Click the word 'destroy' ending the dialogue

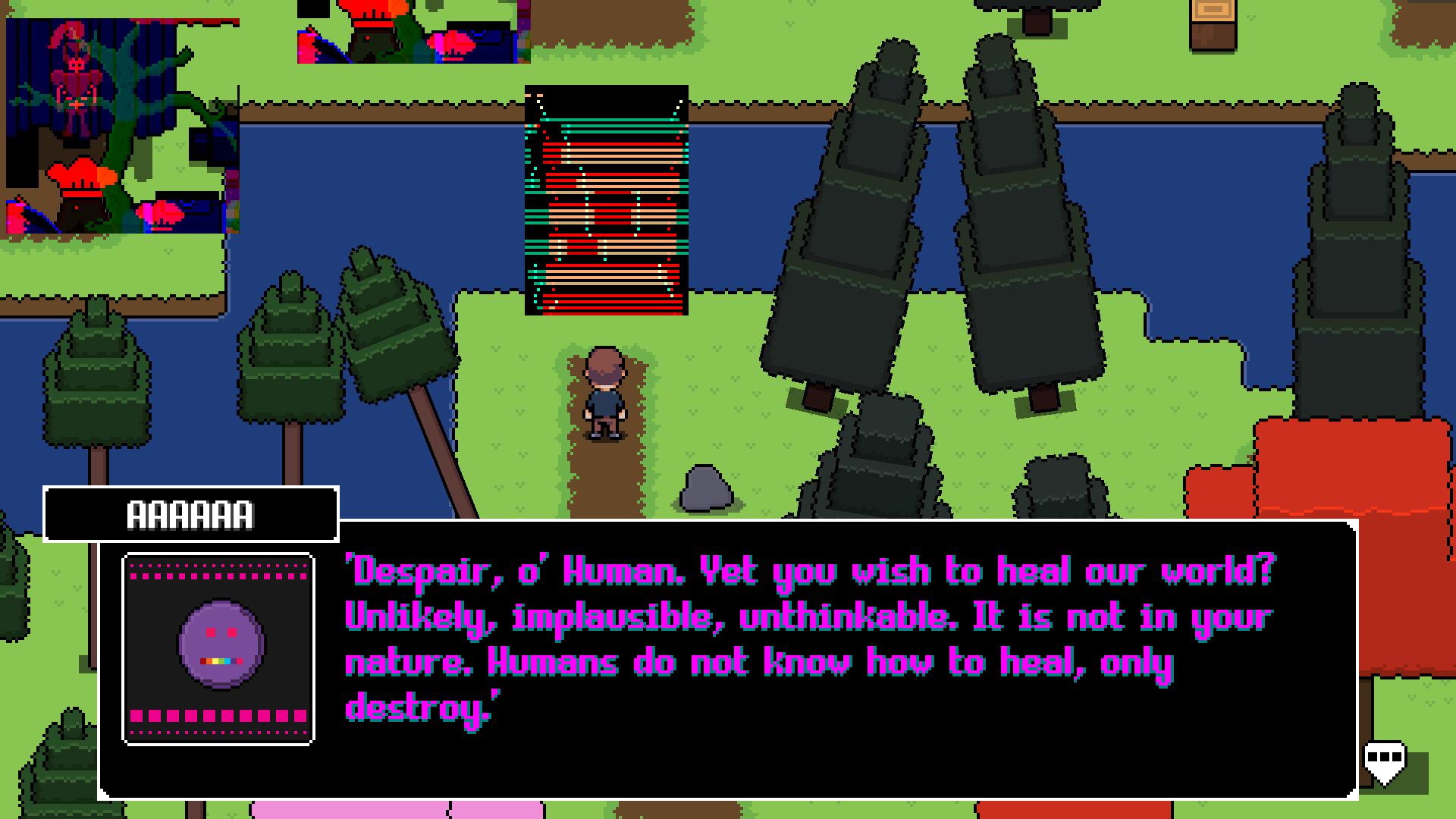[416, 705]
